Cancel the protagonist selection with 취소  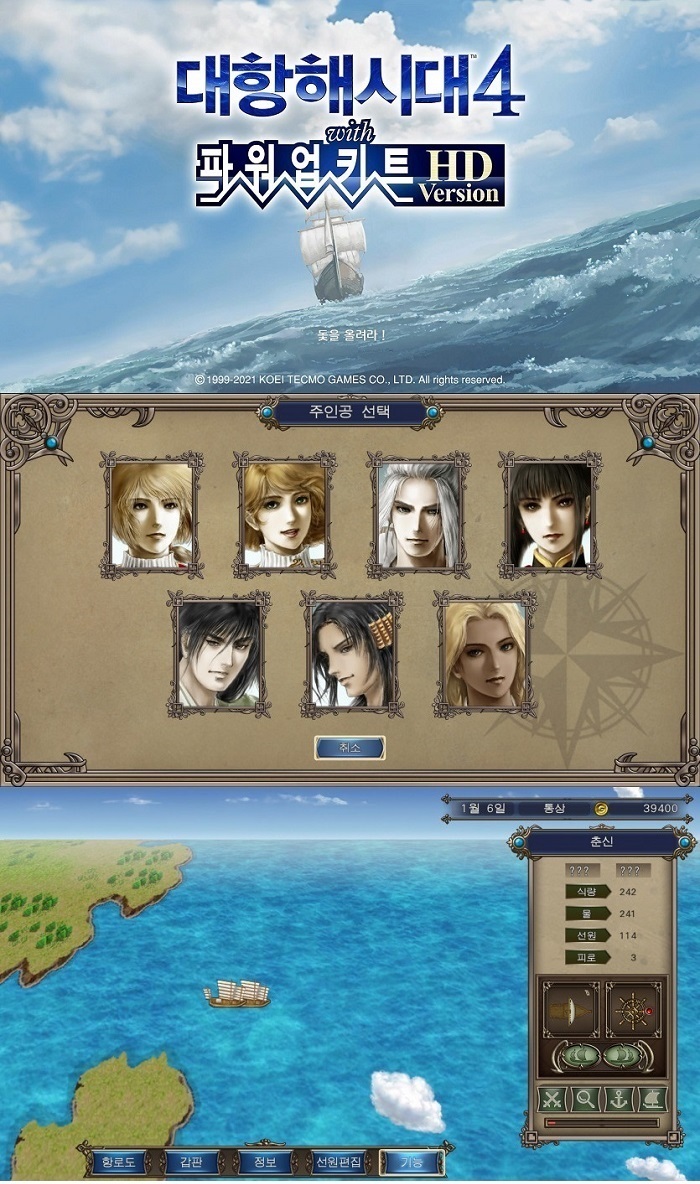tap(349, 747)
